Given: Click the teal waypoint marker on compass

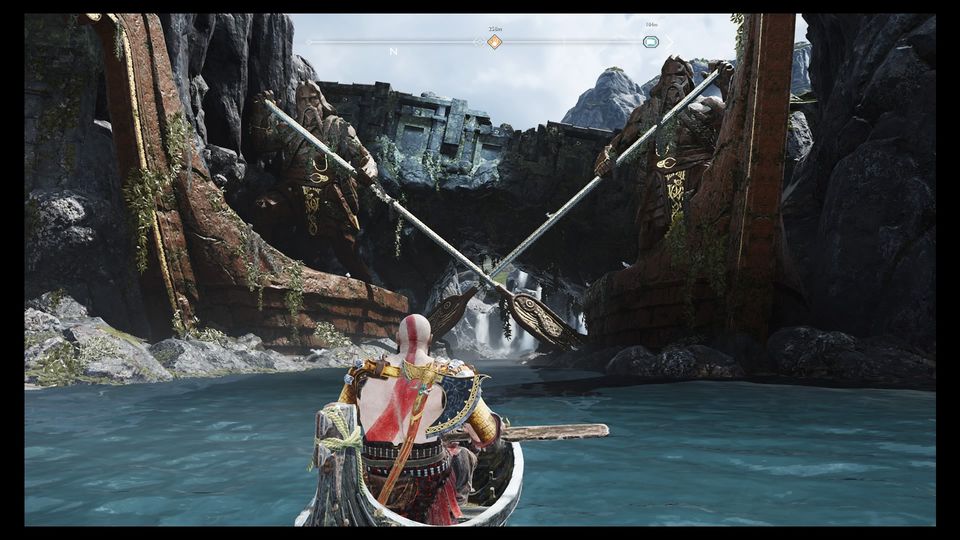Looking at the screenshot, I should coord(651,42).
